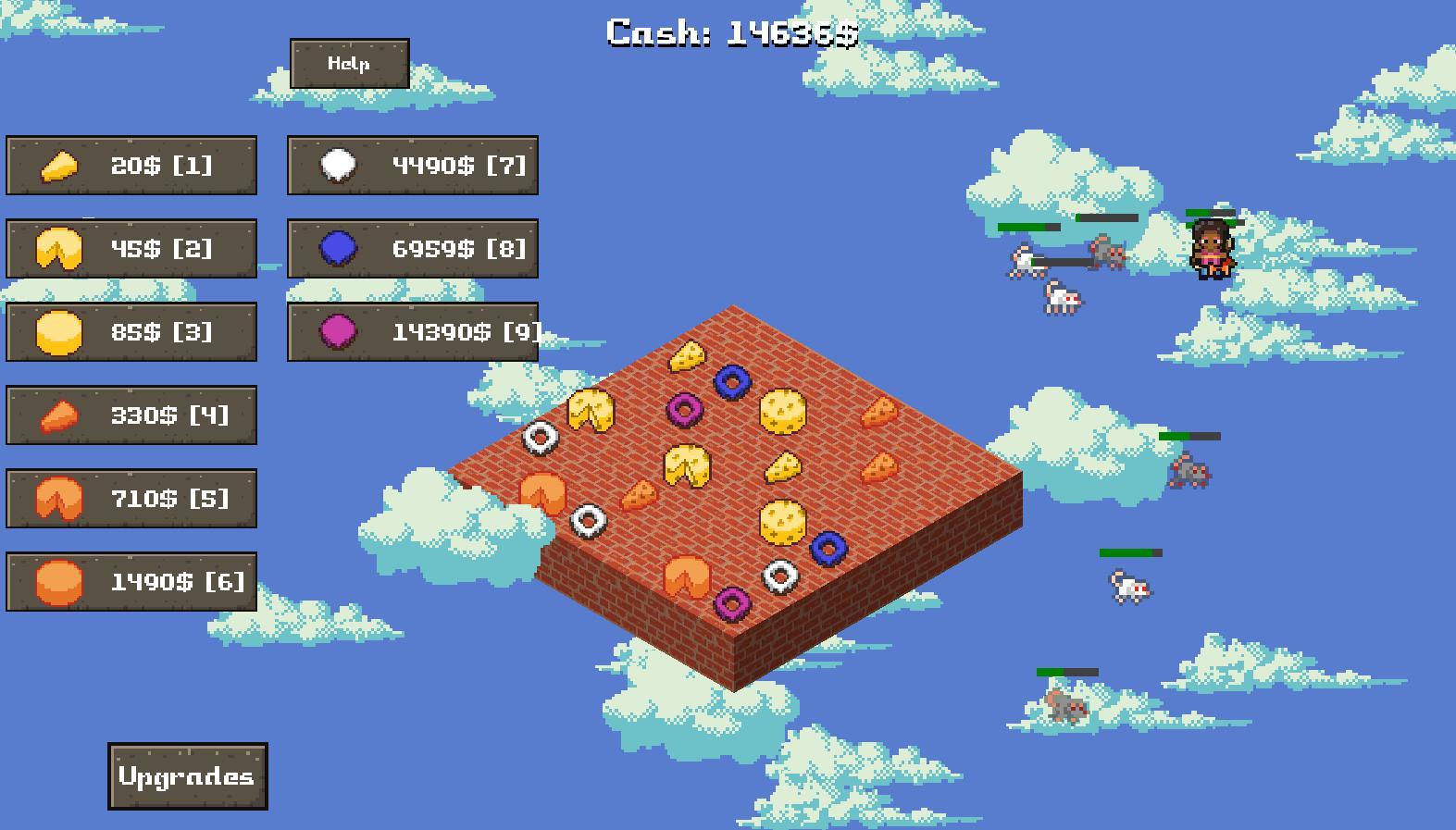Screen dimensions: 1456x830
Task: Open the Upgrades menu
Action: pos(186,776)
